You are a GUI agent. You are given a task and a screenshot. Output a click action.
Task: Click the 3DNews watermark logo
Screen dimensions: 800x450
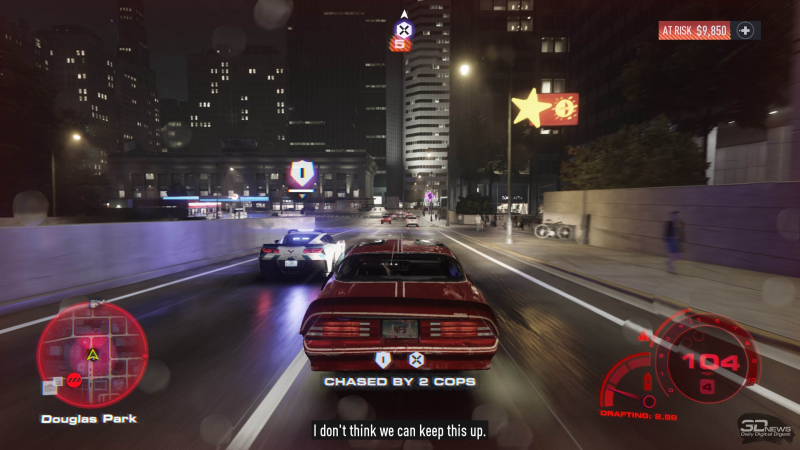pos(765,427)
